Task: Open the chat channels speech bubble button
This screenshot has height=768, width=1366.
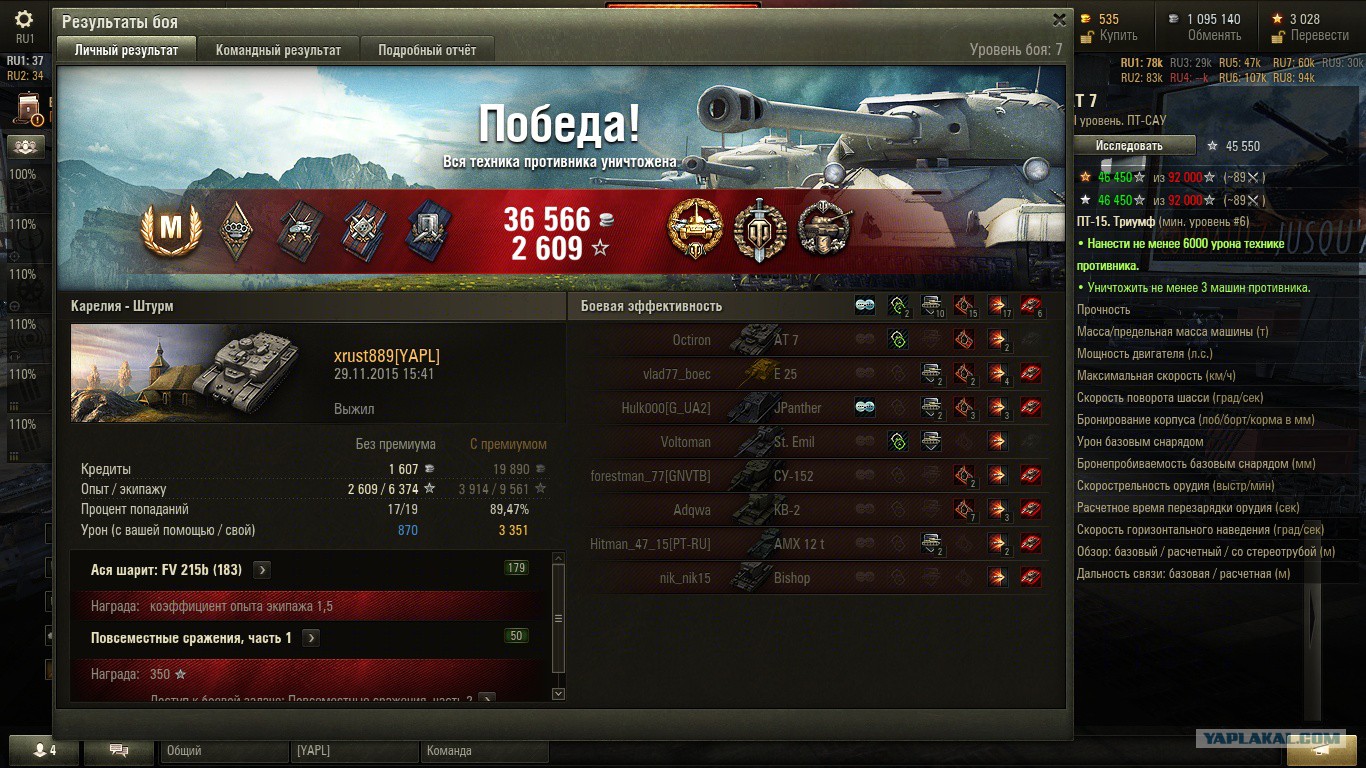Action: pyautogui.click(x=119, y=750)
